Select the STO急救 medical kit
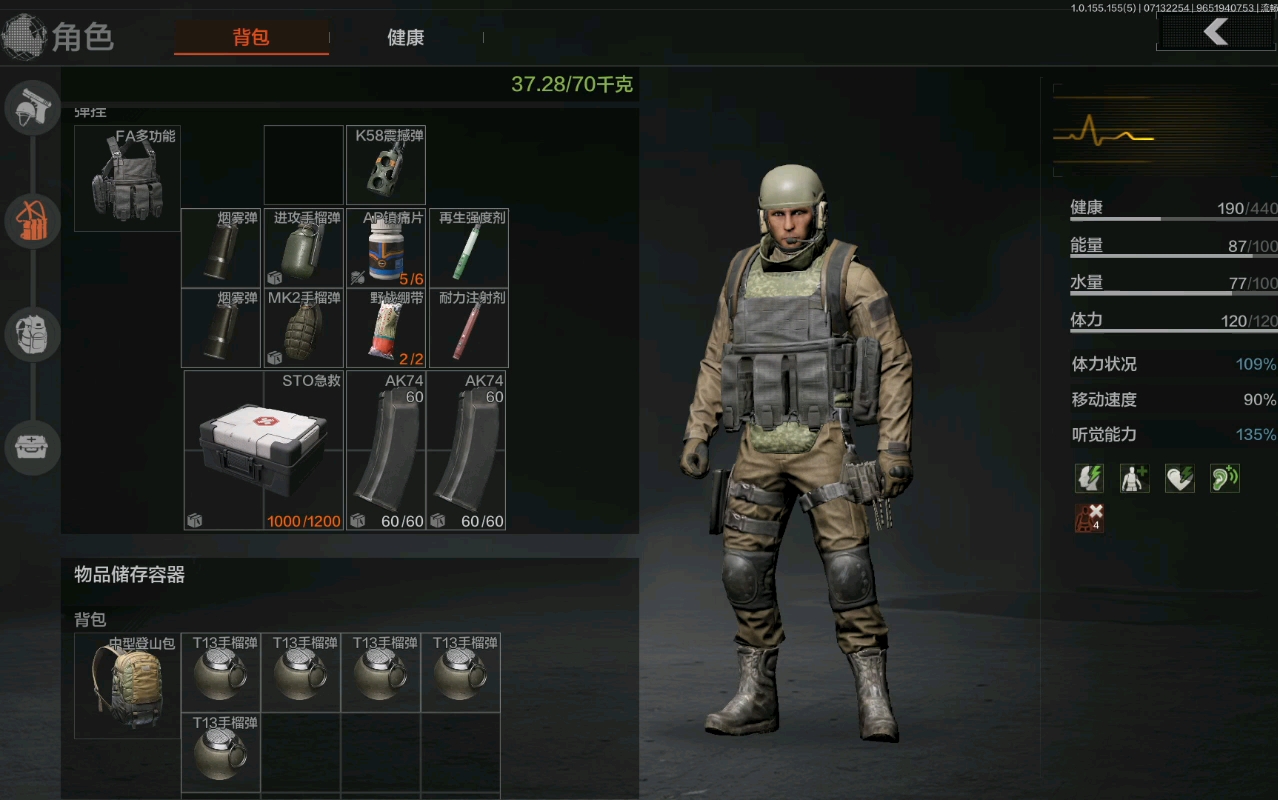The height and width of the screenshot is (800, 1278). 263,450
